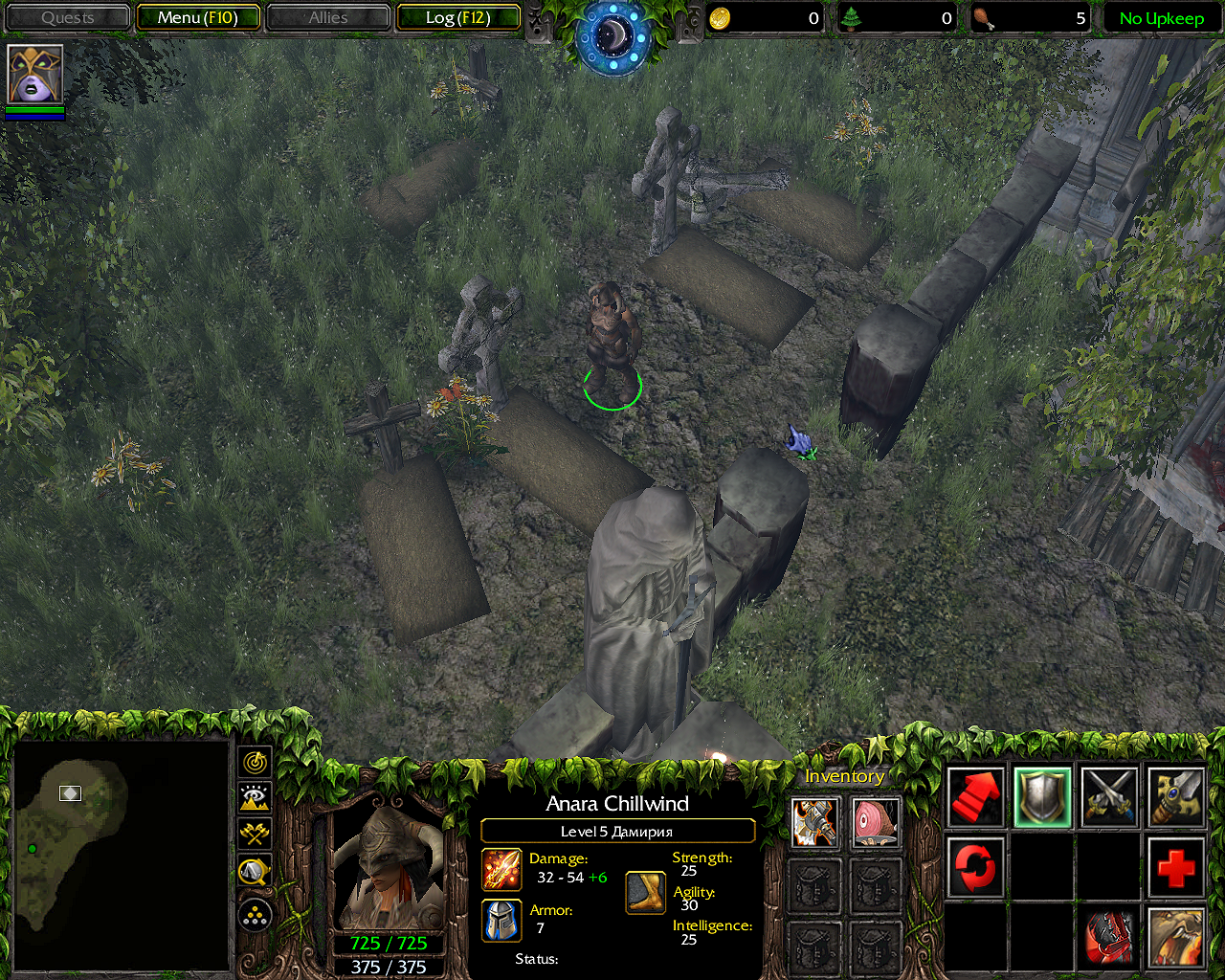Screen dimensions: 1225x980
Task: Toggle the formation movement button
Action: [255, 915]
